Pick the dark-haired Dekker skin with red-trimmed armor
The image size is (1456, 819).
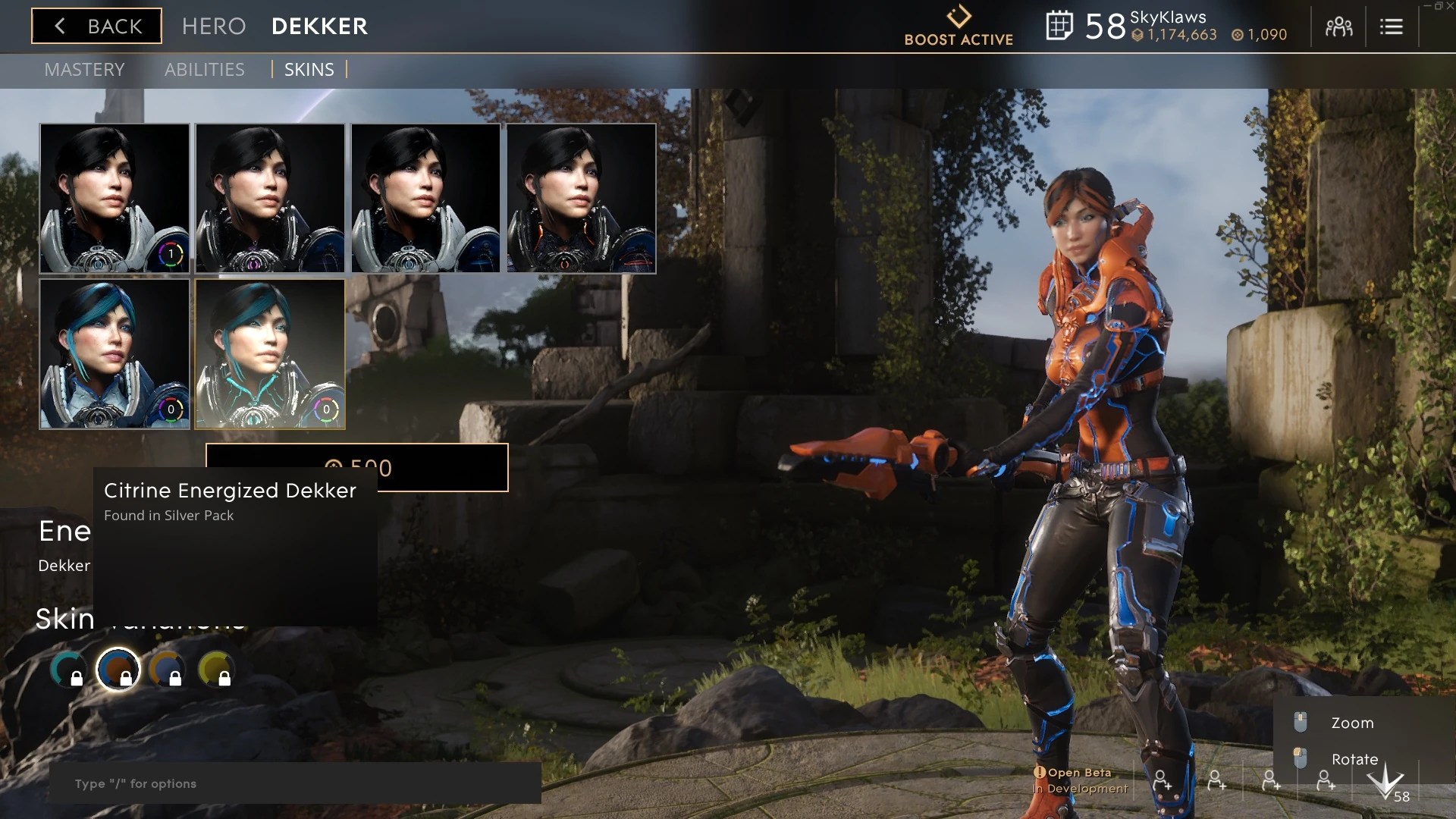coord(581,198)
